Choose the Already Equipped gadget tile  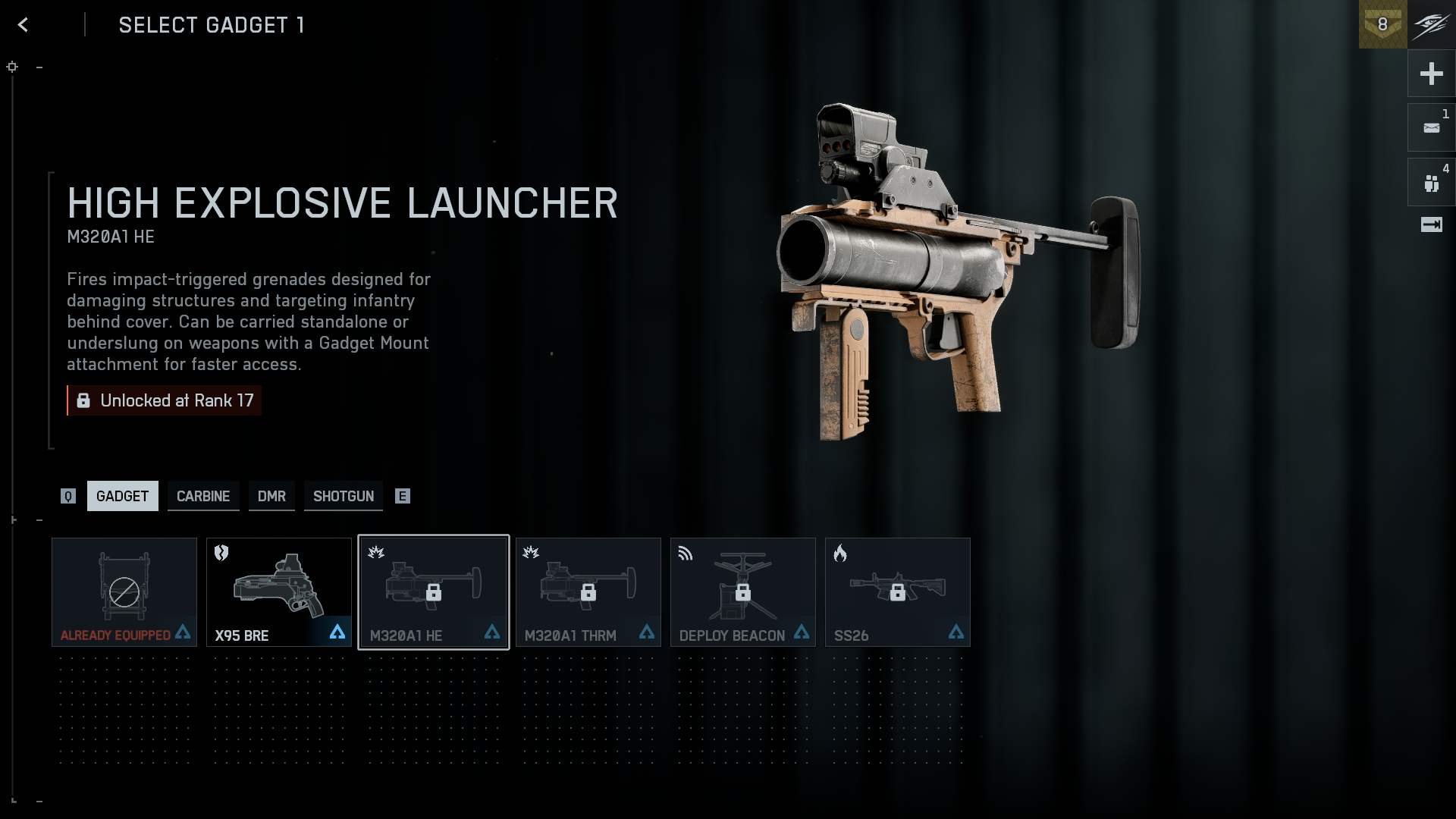tap(124, 592)
